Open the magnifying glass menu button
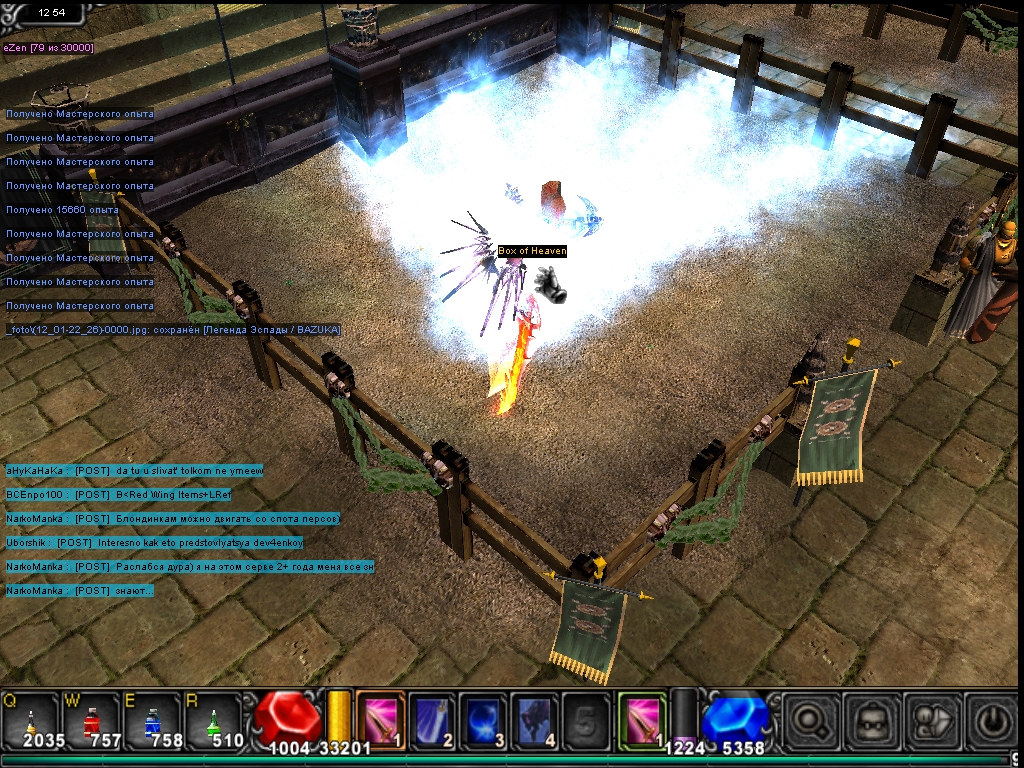This screenshot has width=1024, height=768. pos(810,721)
